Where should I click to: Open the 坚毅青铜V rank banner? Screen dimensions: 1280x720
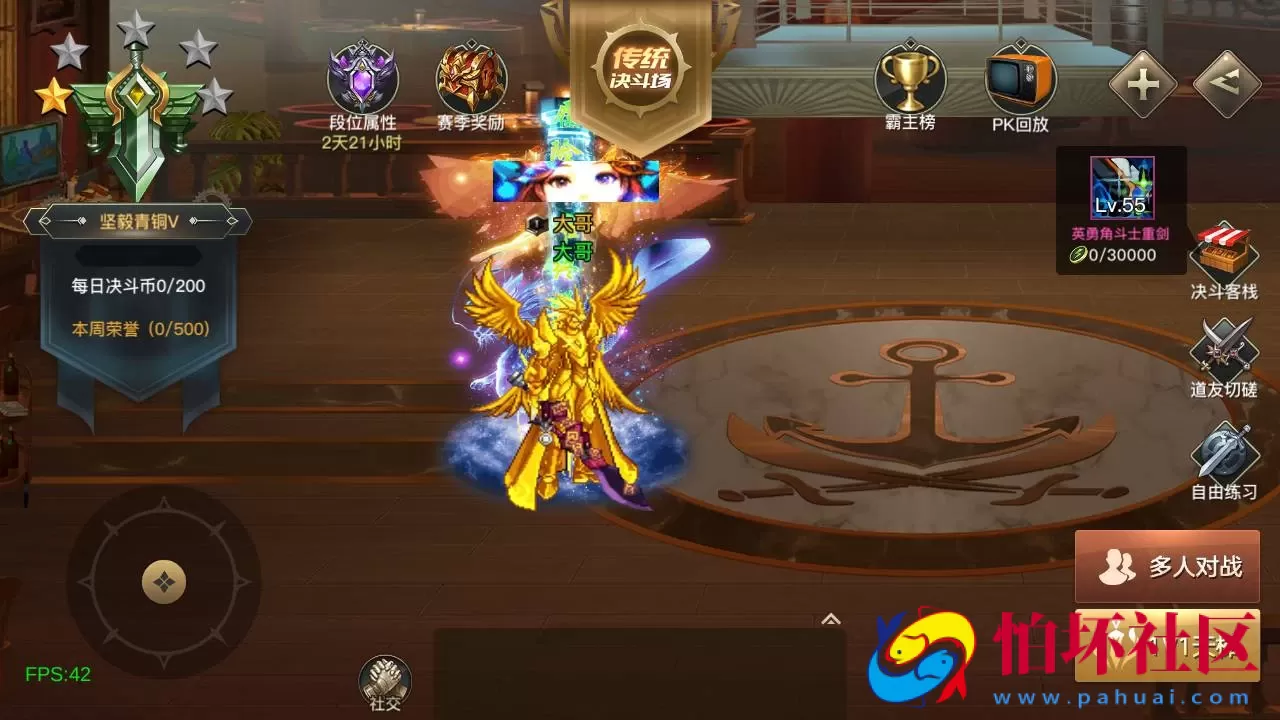pyautogui.click(x=141, y=222)
